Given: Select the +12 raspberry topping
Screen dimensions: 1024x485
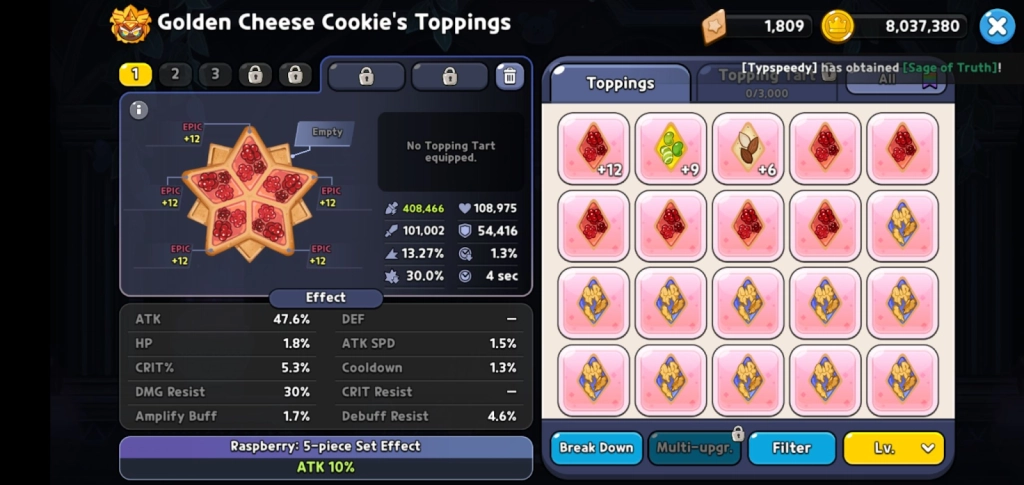Looking at the screenshot, I should [x=594, y=149].
